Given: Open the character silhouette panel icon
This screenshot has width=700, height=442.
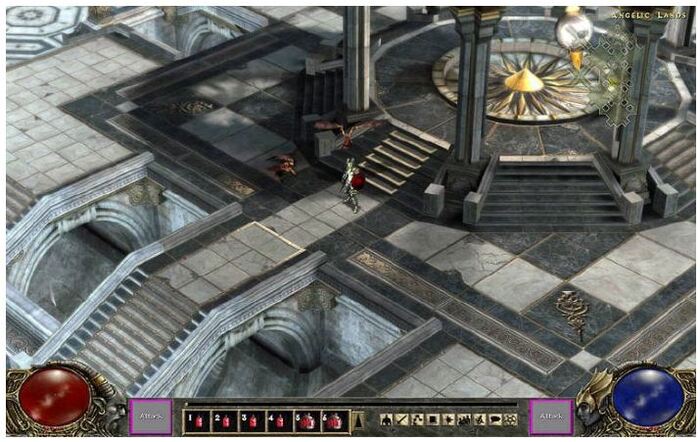Looking at the screenshot, I should pyautogui.click(x=387, y=419).
